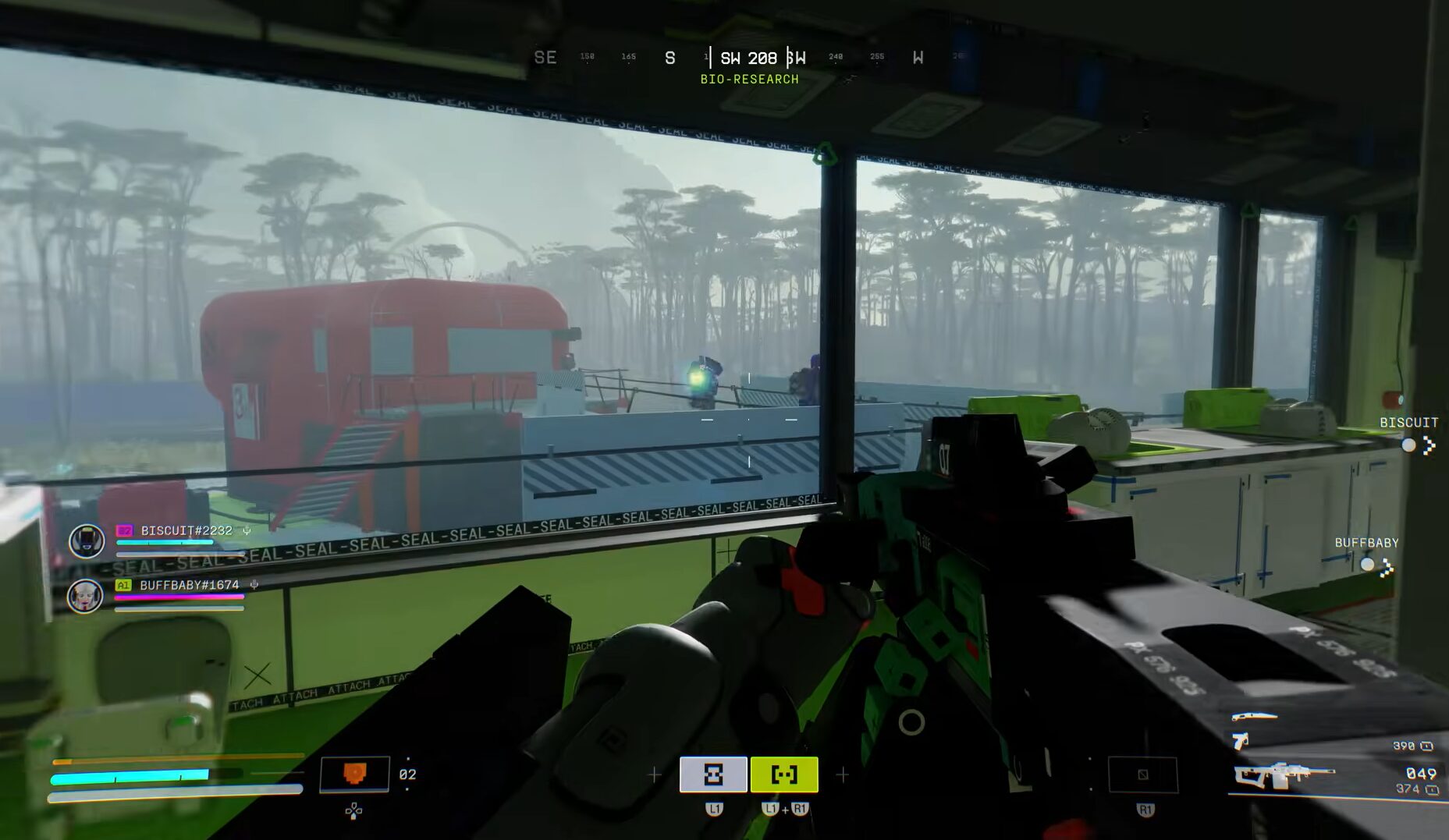Click BISCUIT#2232's squad avatar portrait
This screenshot has height=840, width=1449.
tap(87, 541)
